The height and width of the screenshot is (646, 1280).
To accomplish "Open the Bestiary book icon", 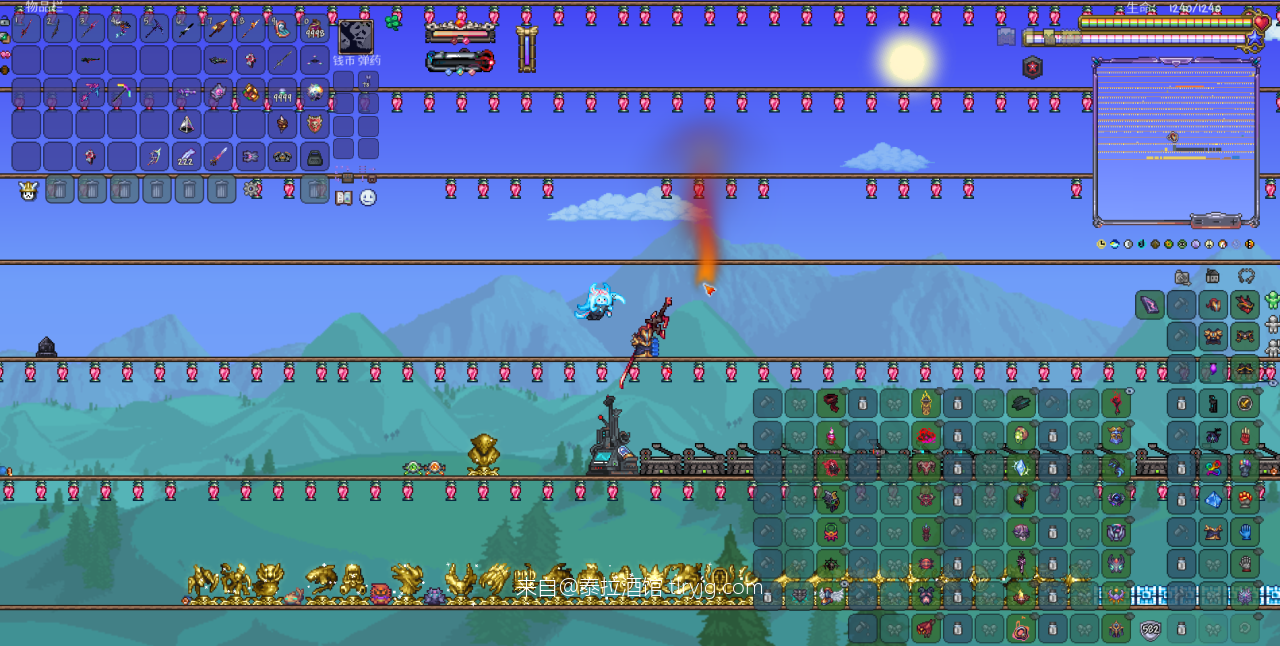I will click(343, 198).
